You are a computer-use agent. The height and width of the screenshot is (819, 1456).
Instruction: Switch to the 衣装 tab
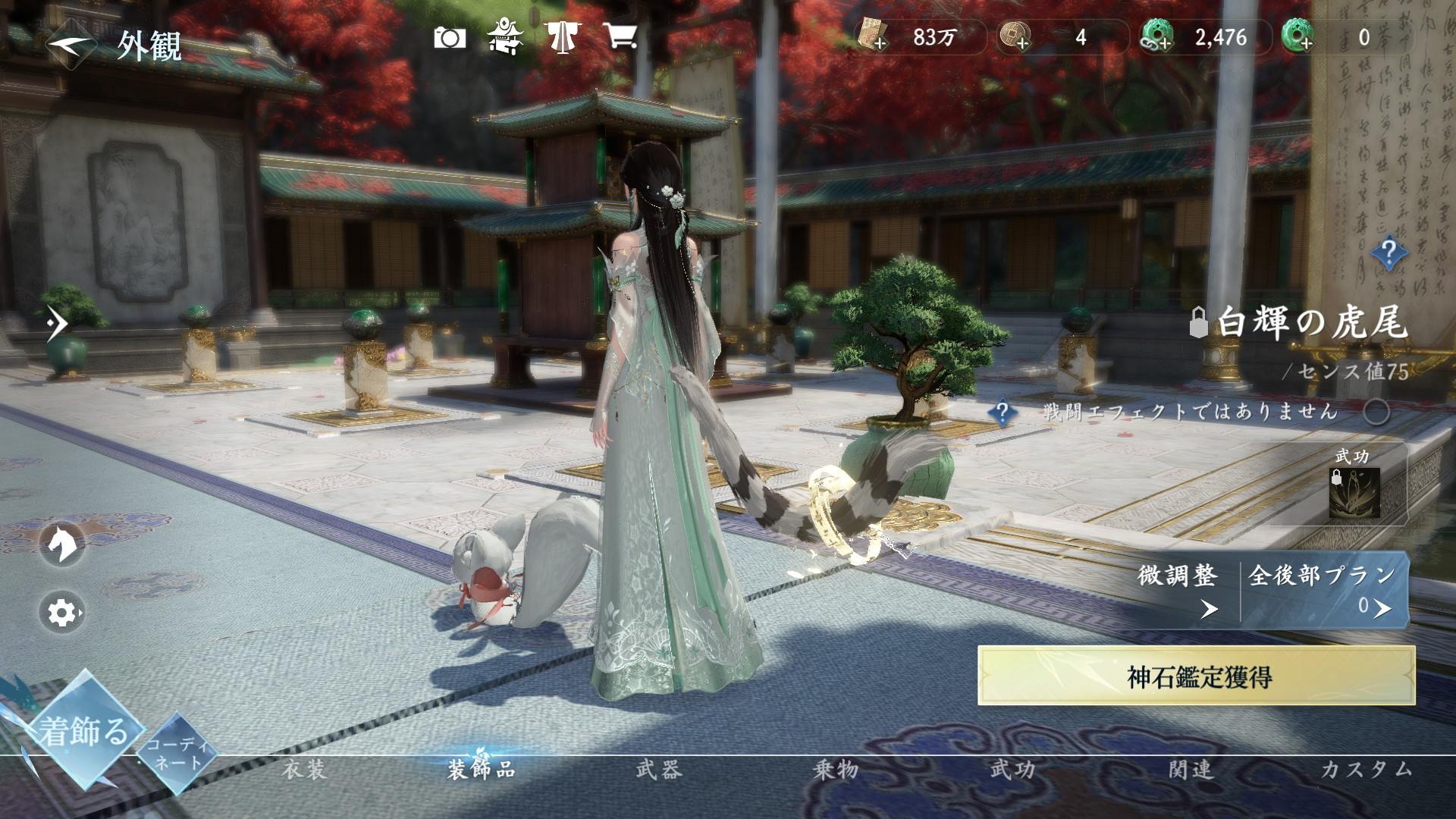tap(304, 770)
